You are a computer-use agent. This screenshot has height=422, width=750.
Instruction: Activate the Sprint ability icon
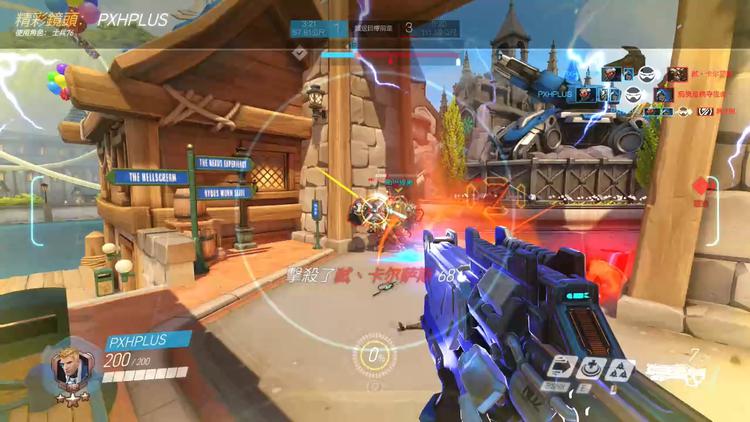coord(563,367)
